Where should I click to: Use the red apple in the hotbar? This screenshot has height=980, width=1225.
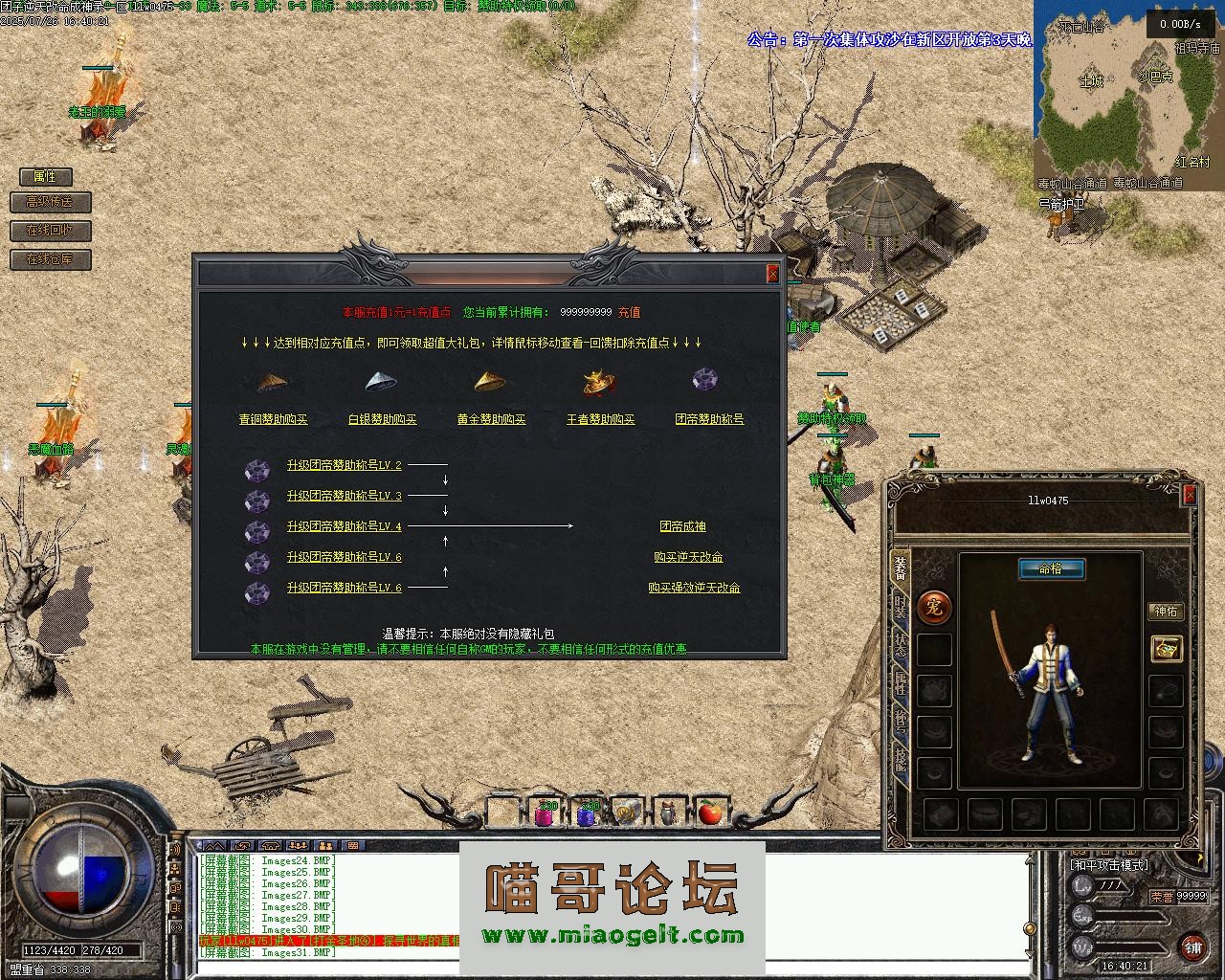pyautogui.click(x=709, y=813)
